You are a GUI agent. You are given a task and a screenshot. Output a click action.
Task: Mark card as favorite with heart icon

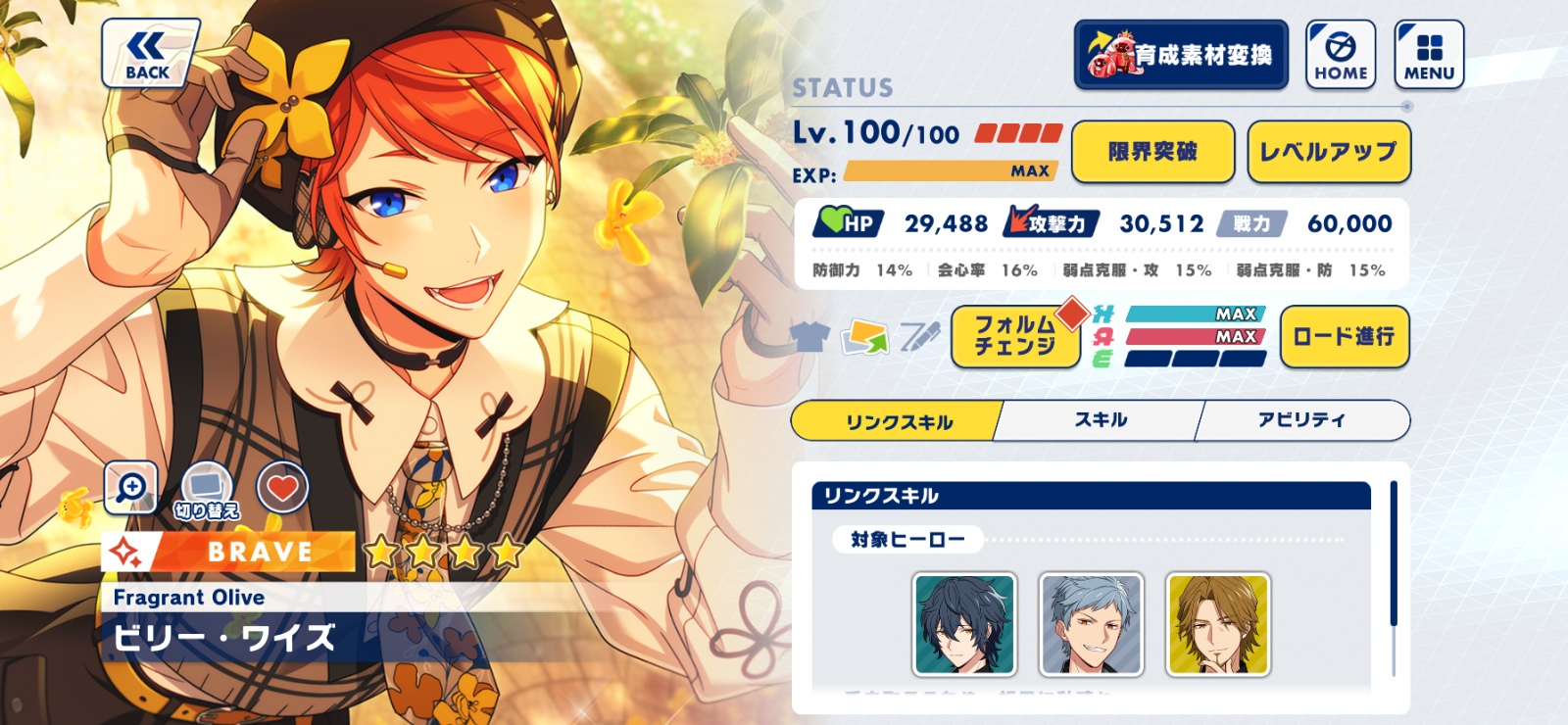[x=283, y=487]
